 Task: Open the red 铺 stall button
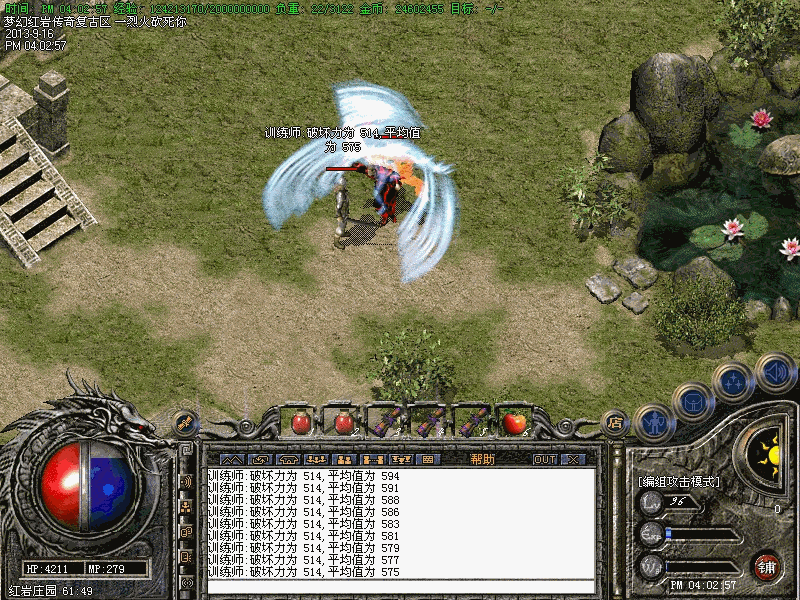[x=767, y=566]
